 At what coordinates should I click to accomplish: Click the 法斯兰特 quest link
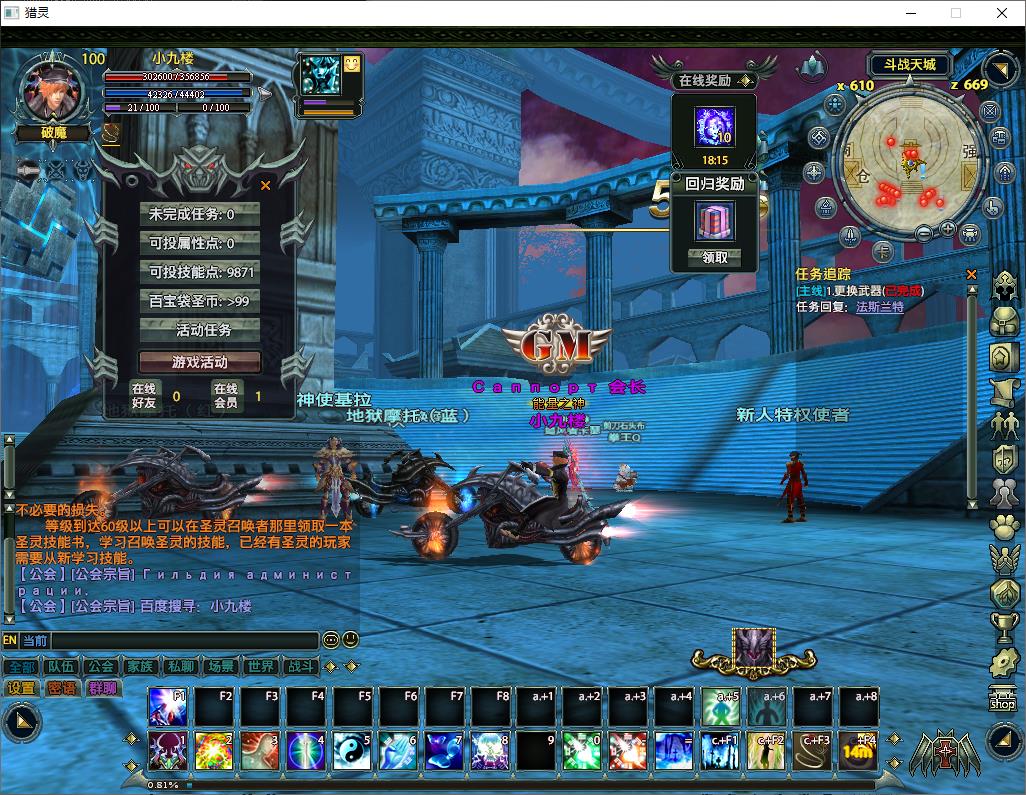click(x=879, y=307)
